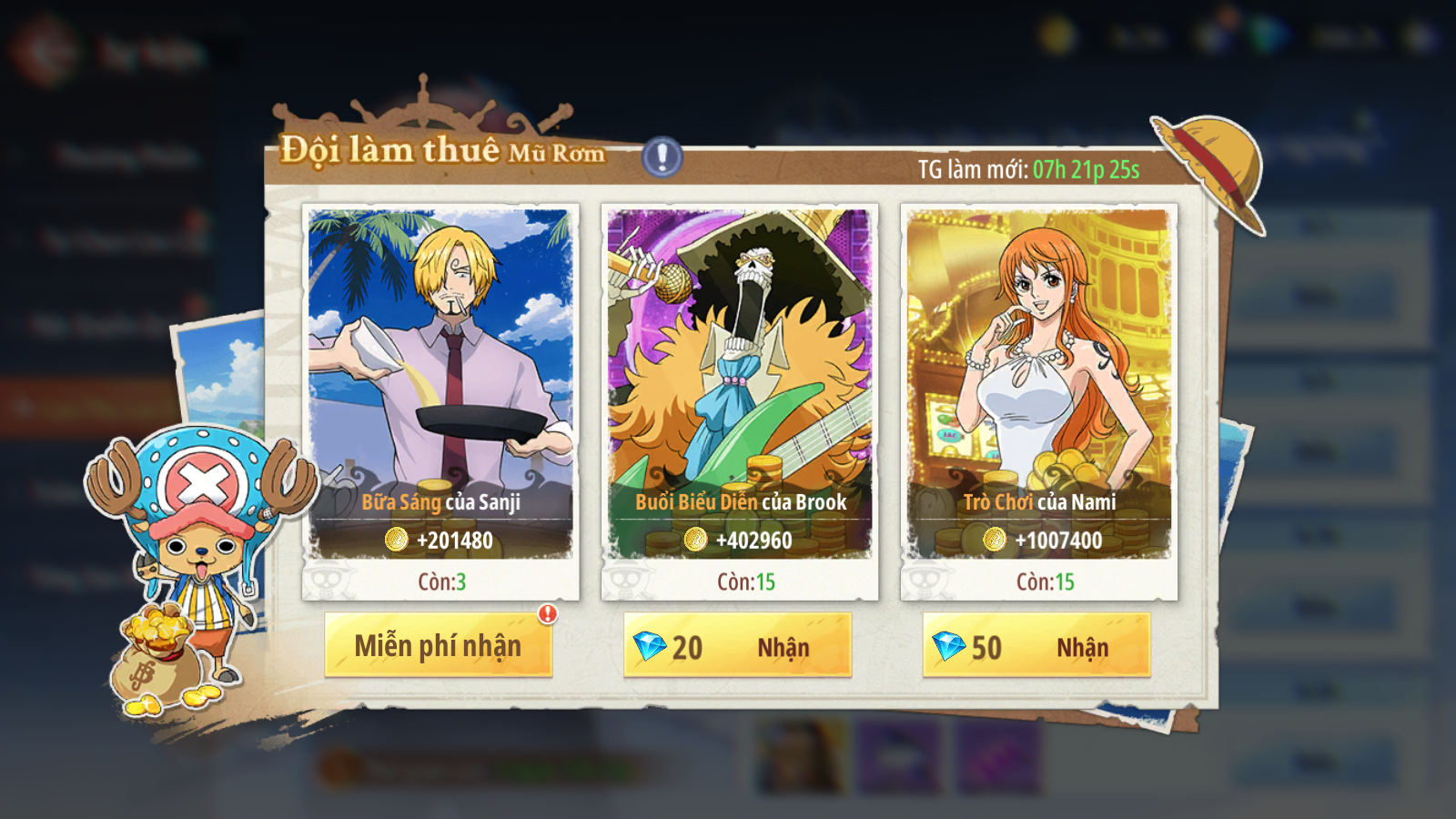Claim Sanji's free reward with Miễn phí nhận
The height and width of the screenshot is (819, 1456).
(x=438, y=645)
